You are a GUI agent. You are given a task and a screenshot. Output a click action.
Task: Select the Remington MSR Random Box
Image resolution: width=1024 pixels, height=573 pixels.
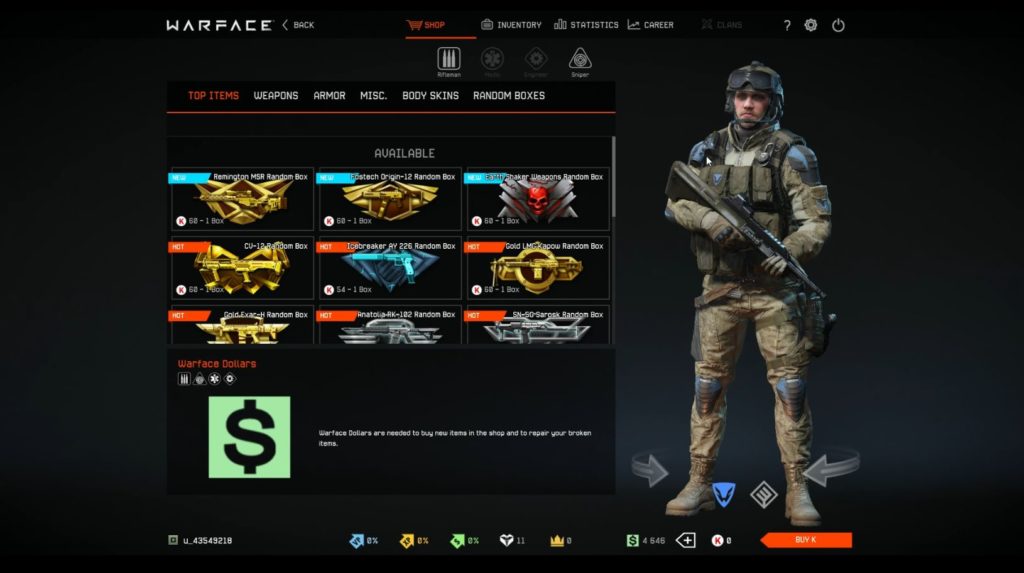click(x=242, y=199)
